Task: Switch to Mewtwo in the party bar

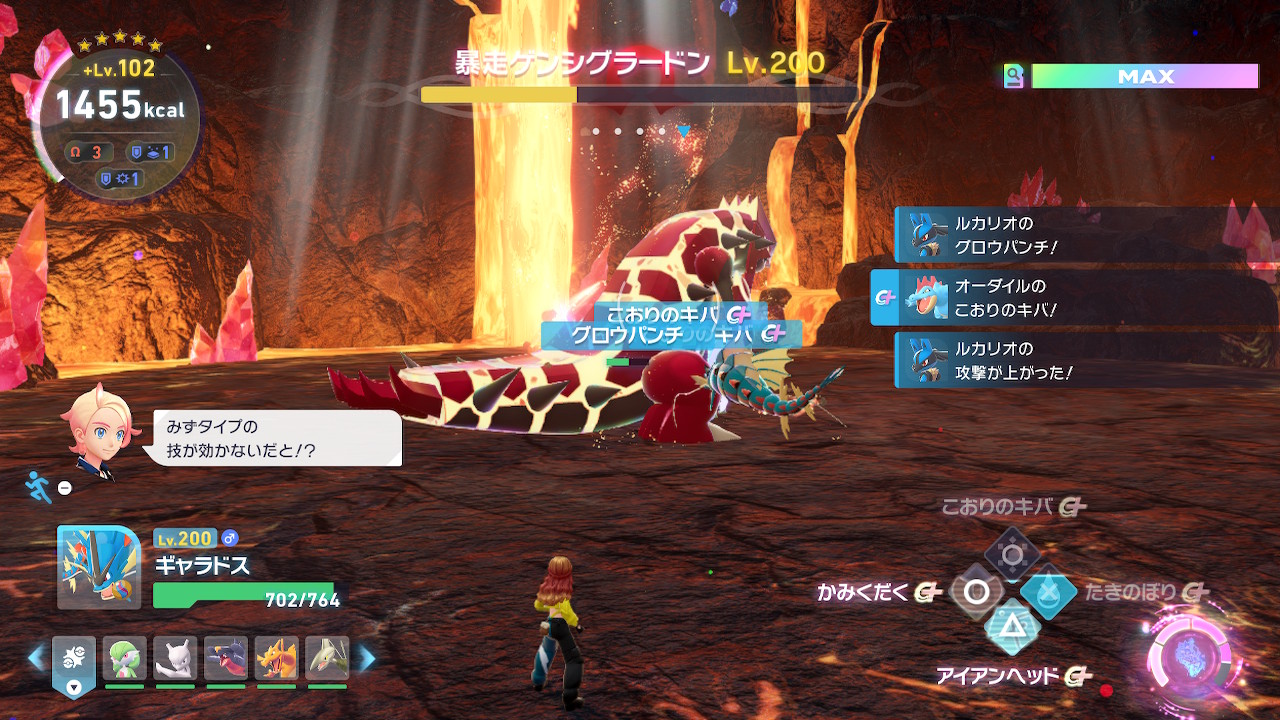Action: click(176, 659)
